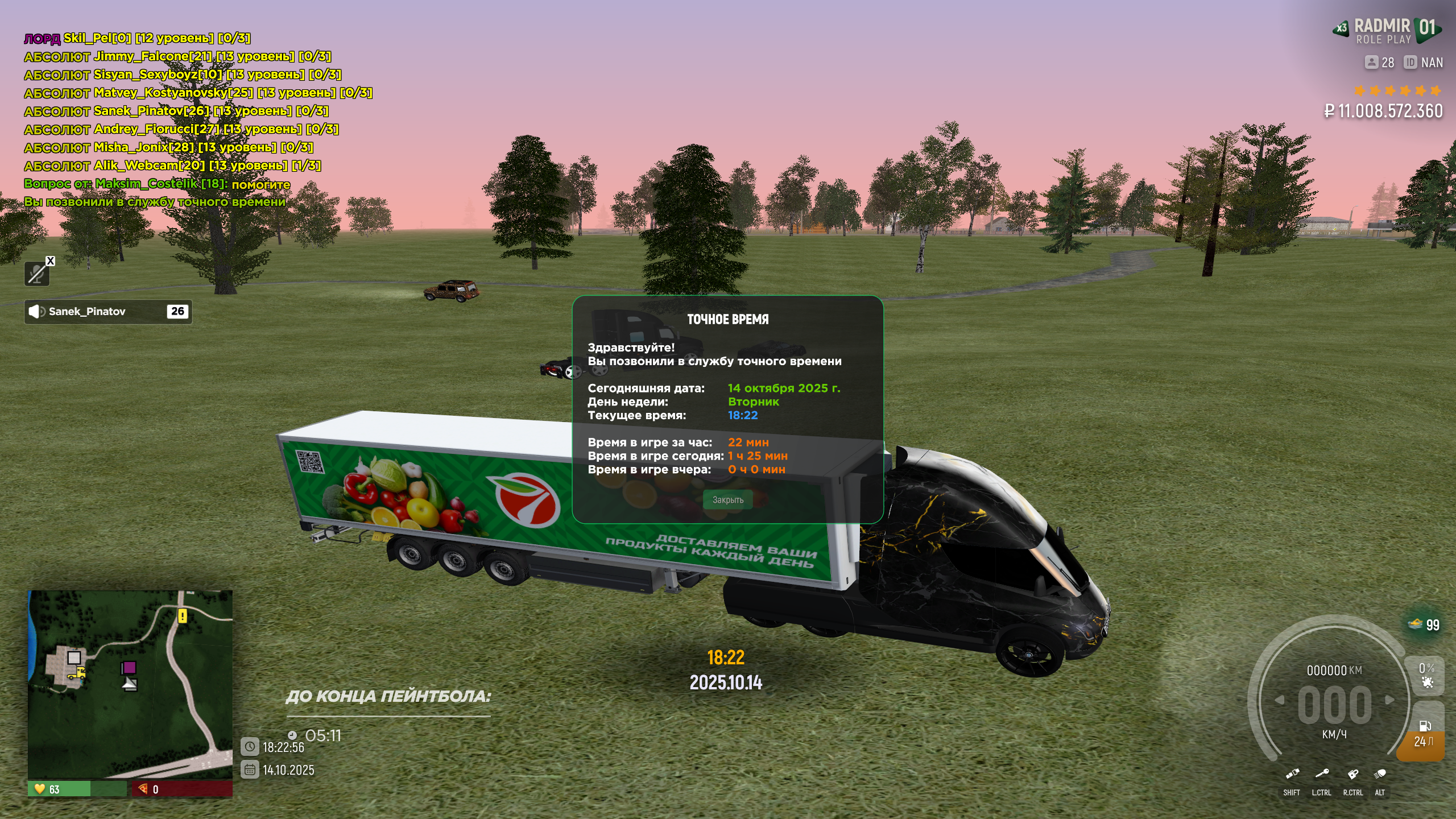The height and width of the screenshot is (819, 1456).
Task: Select Sanek_Pinatov in the voice chat list
Action: 108,312
